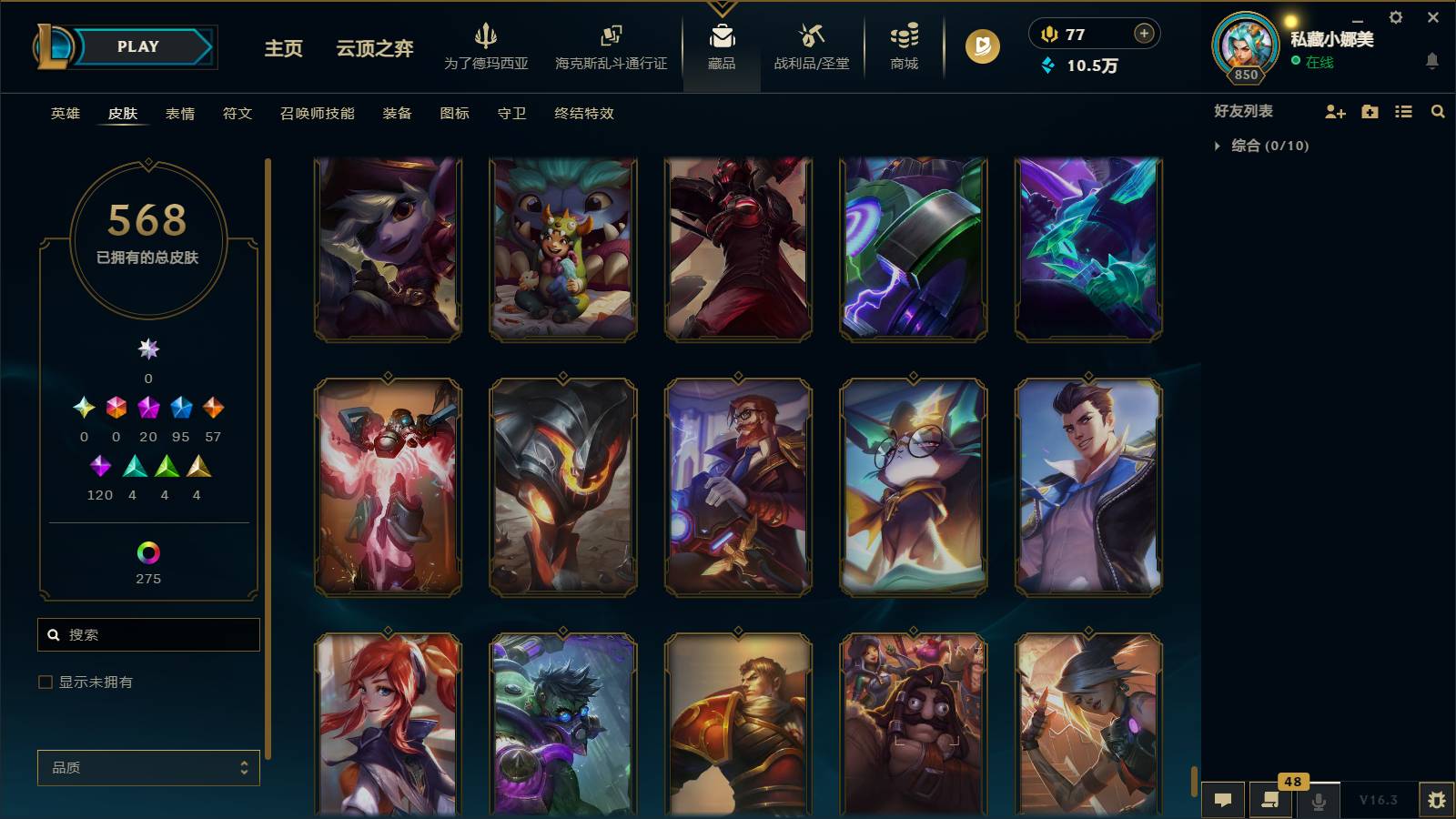Click the add friend icon
The height and width of the screenshot is (819, 1456).
[1335, 111]
